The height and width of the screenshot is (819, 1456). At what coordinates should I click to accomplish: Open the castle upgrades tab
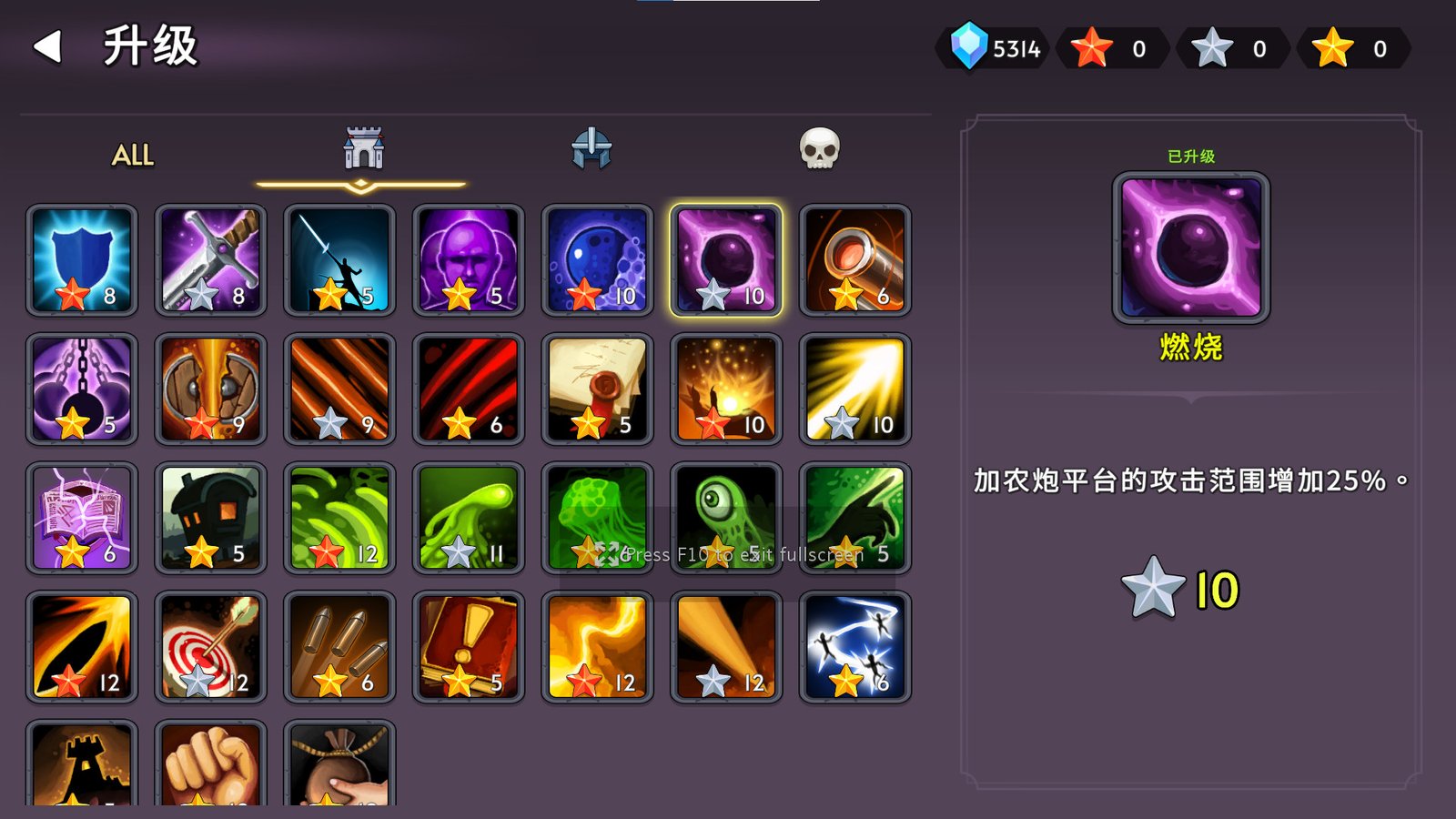click(x=363, y=150)
